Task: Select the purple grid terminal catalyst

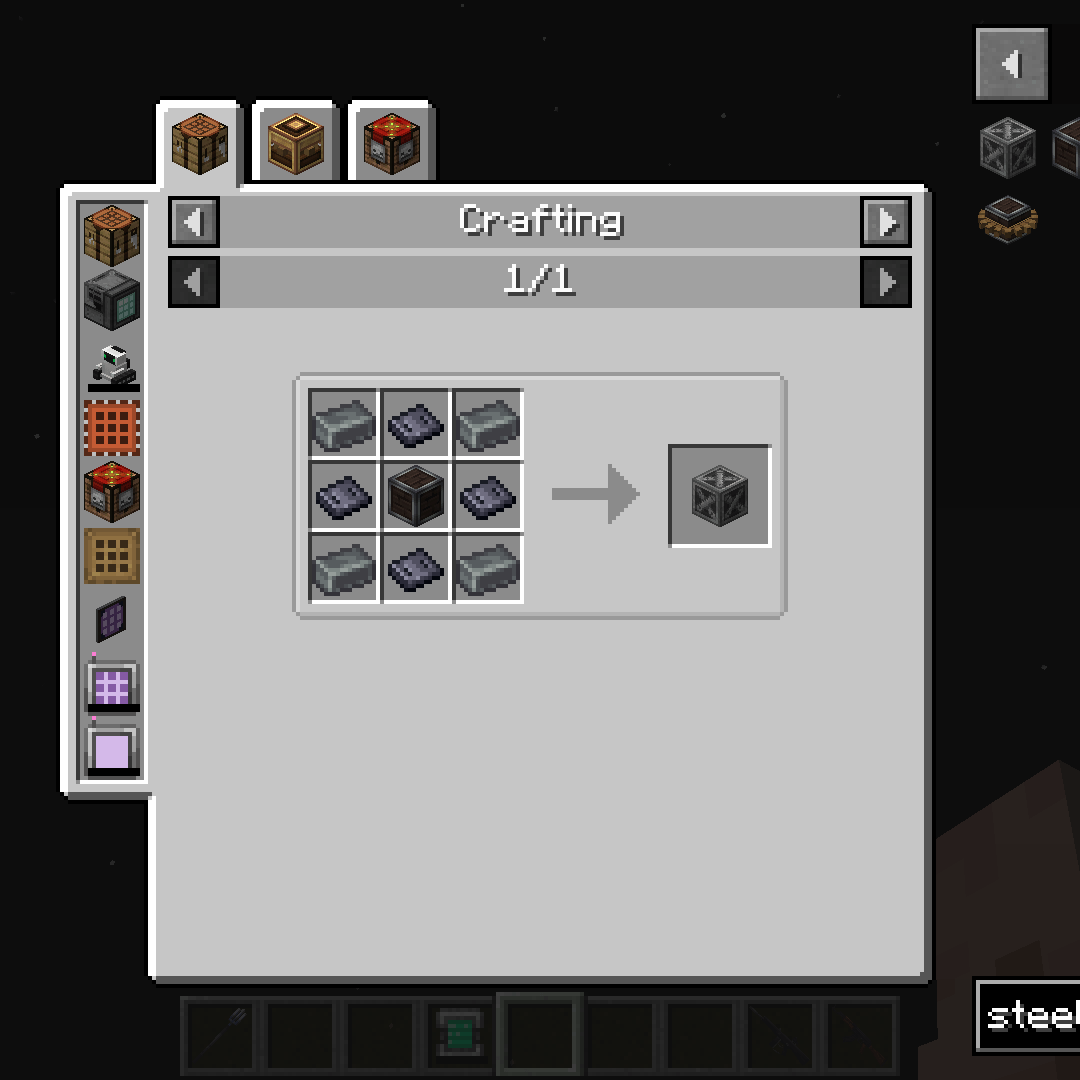Action: 112,686
